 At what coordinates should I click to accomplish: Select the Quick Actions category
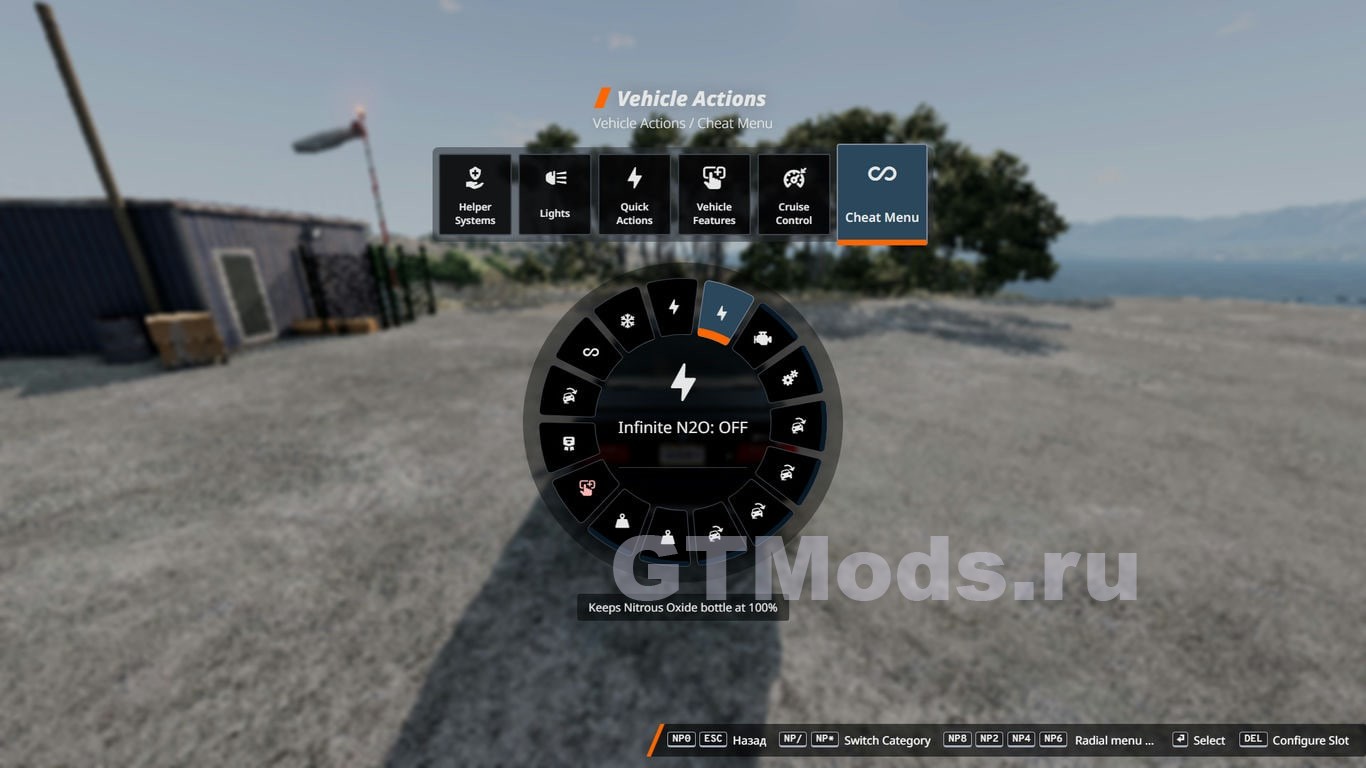[x=634, y=194]
